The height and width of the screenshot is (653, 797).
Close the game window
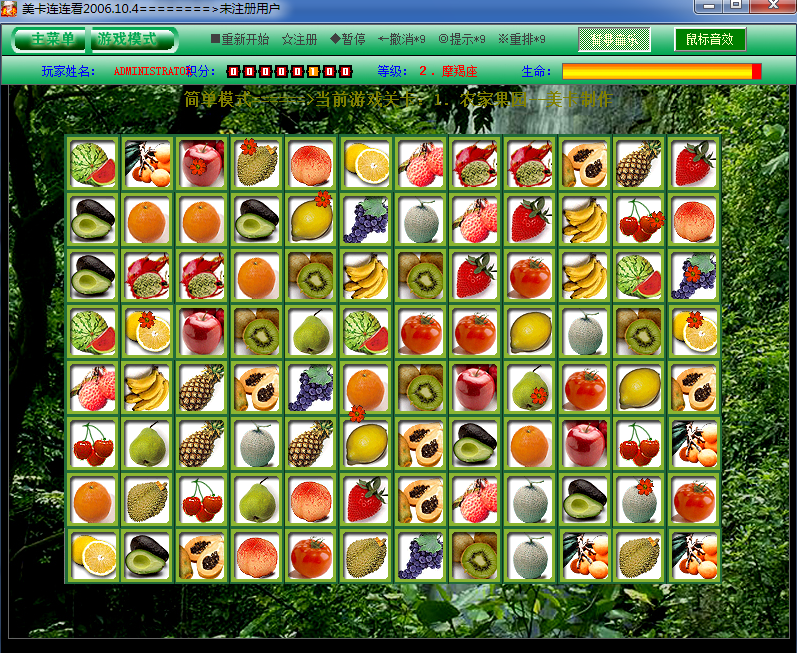pyautogui.click(x=771, y=6)
